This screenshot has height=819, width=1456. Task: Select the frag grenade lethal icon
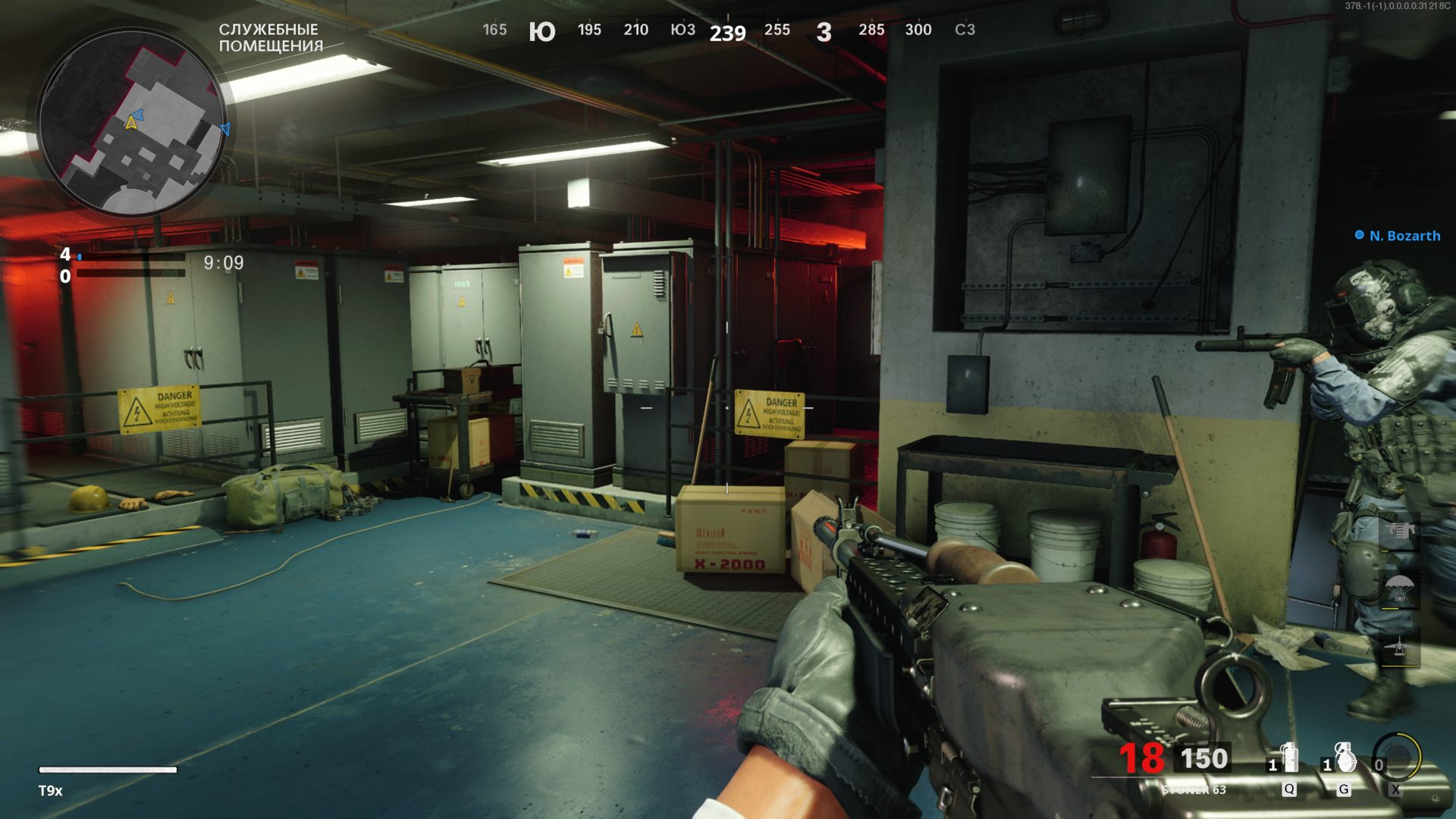[1344, 758]
